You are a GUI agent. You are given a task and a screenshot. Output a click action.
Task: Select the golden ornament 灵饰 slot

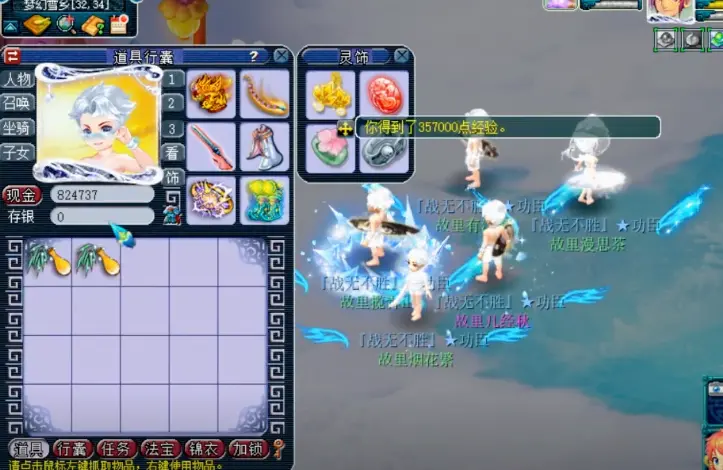coord(330,94)
